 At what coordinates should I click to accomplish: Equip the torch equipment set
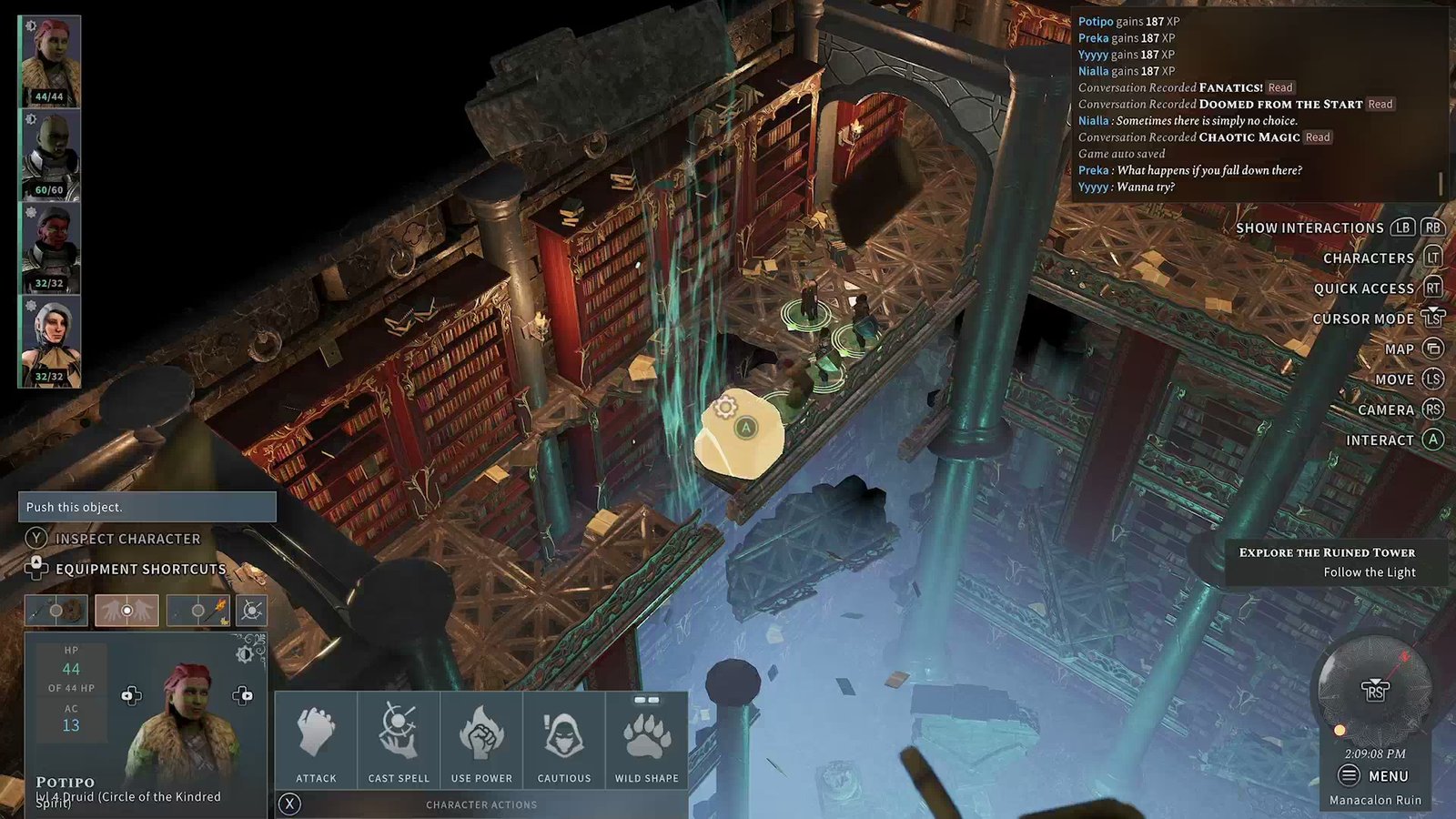tap(198, 611)
